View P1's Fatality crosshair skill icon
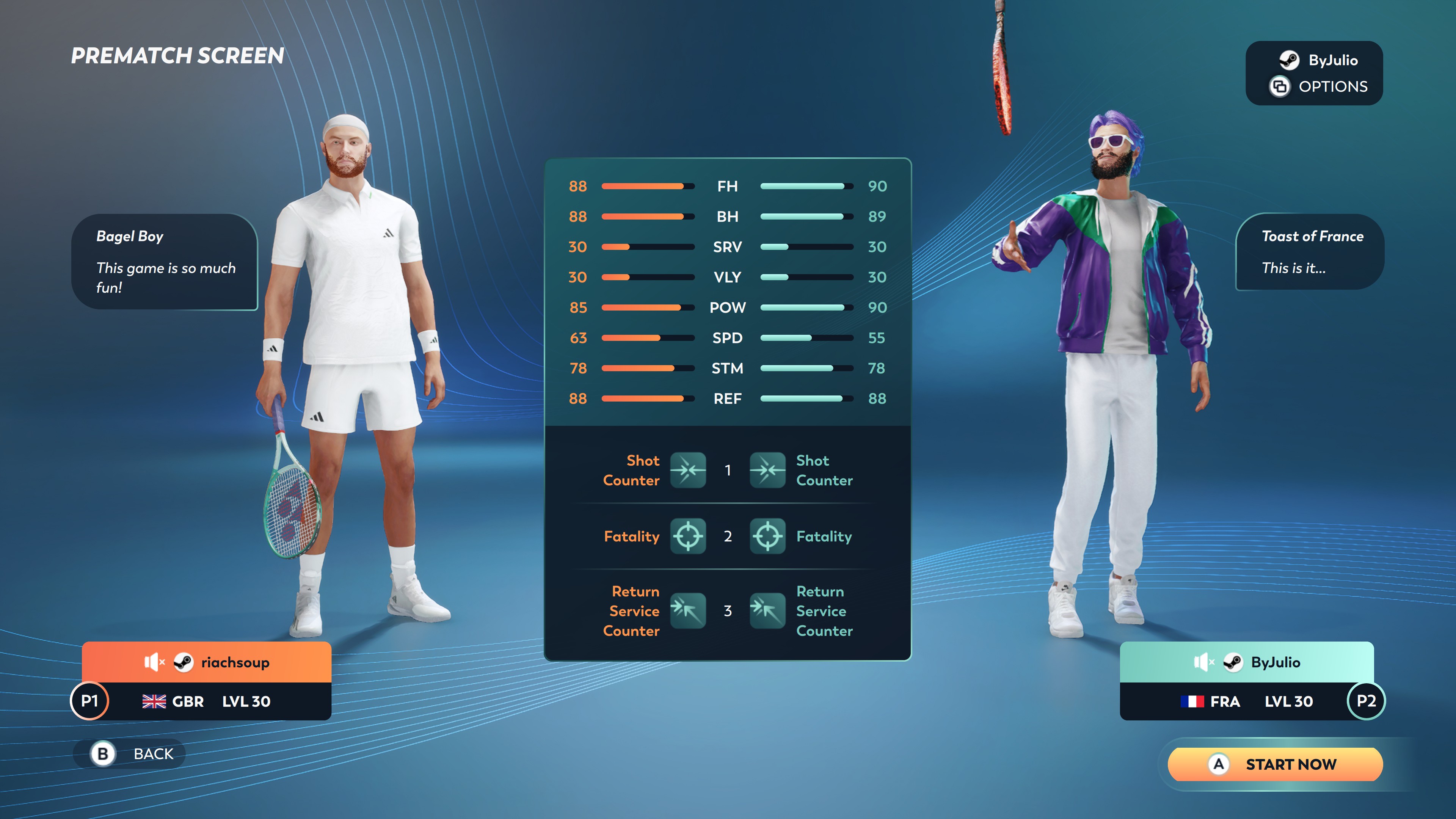The image size is (1456, 819). [x=688, y=536]
